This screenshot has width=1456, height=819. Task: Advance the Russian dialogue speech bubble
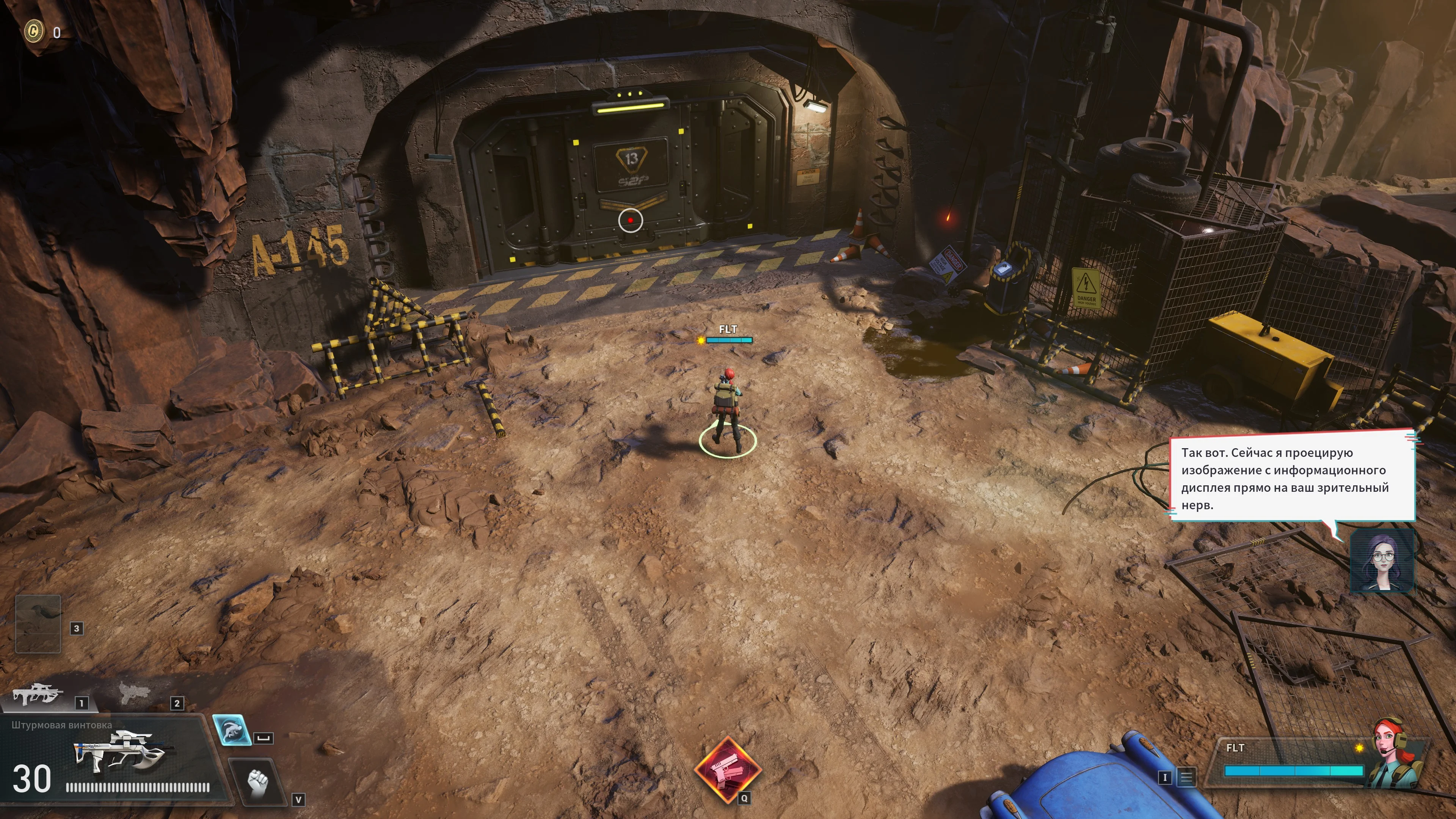pos(1291,478)
